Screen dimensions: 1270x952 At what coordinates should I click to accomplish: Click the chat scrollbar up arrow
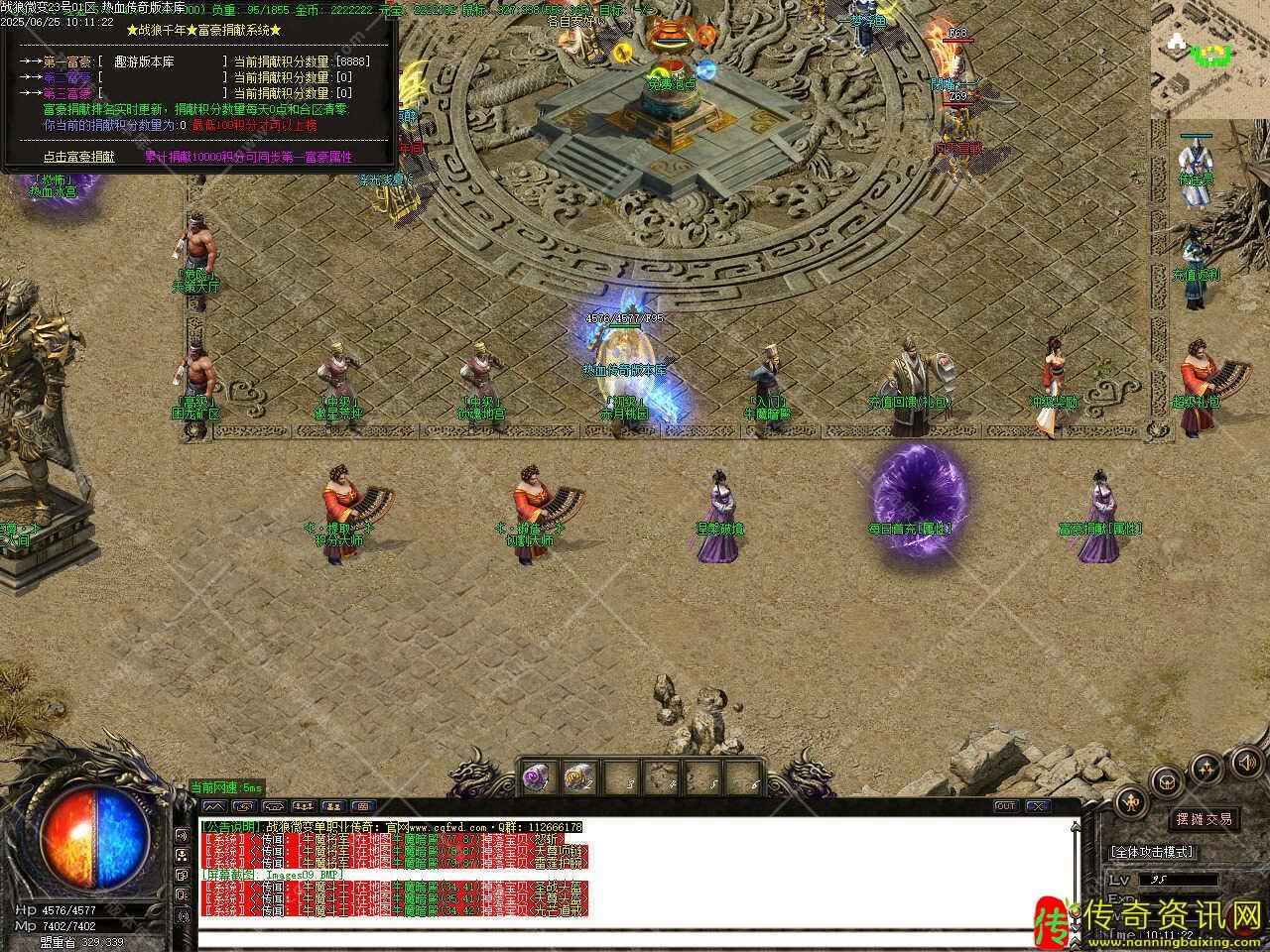[x=1078, y=825]
